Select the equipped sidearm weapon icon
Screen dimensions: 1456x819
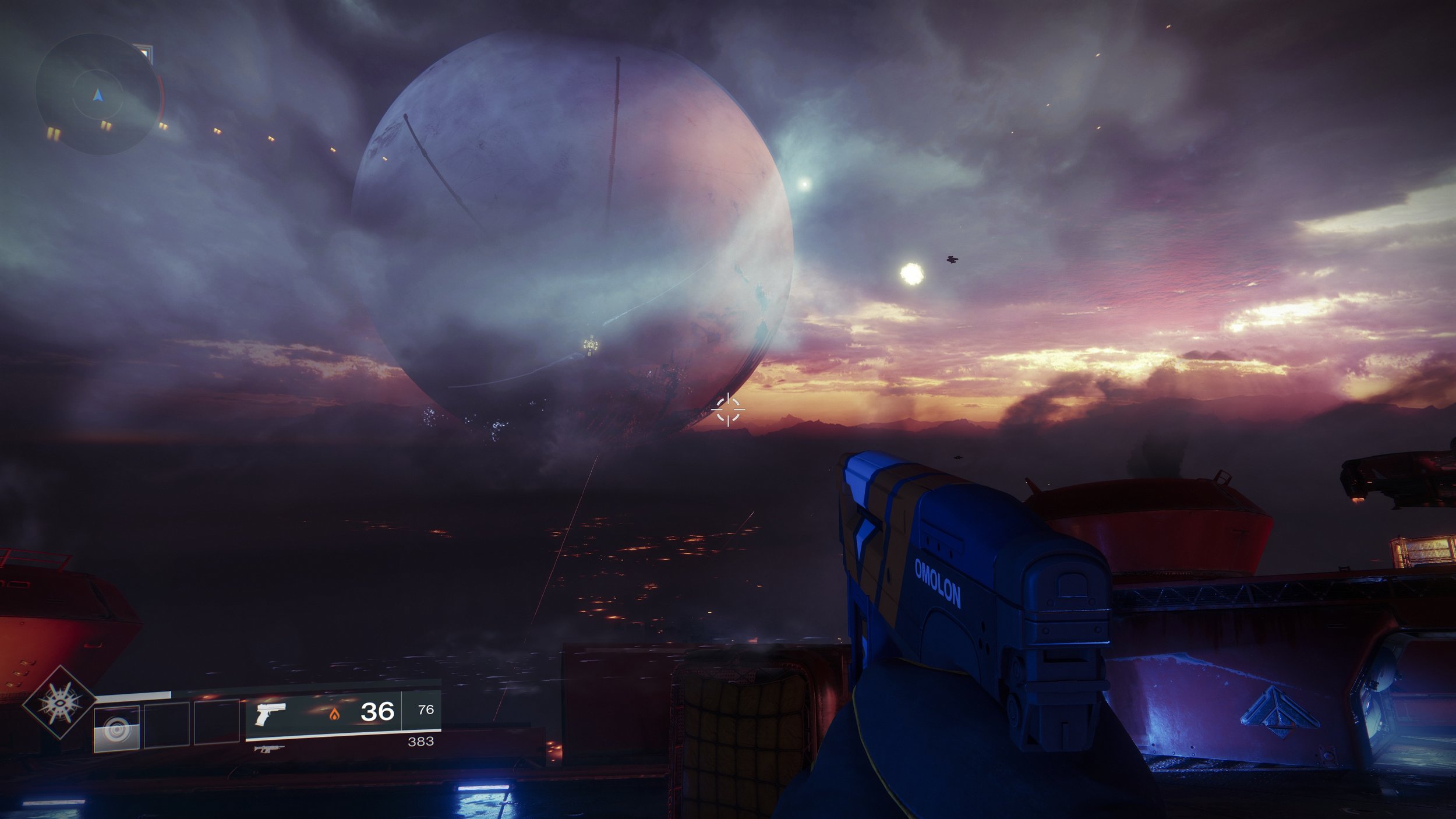click(x=271, y=713)
